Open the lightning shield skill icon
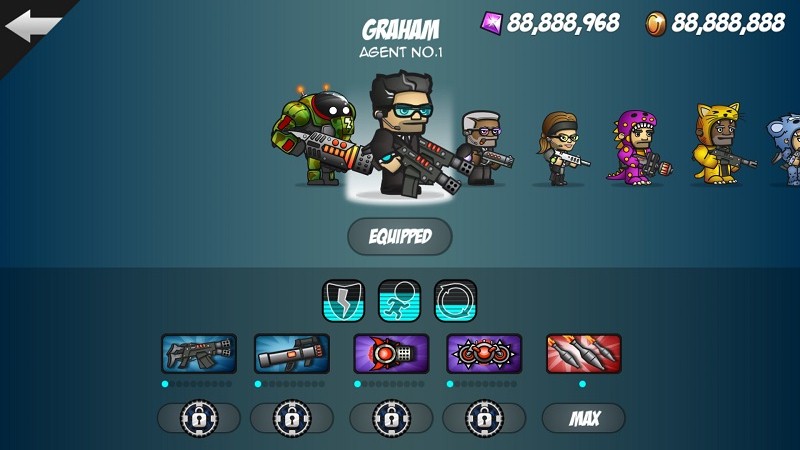This screenshot has height=450, width=800. 343,300
